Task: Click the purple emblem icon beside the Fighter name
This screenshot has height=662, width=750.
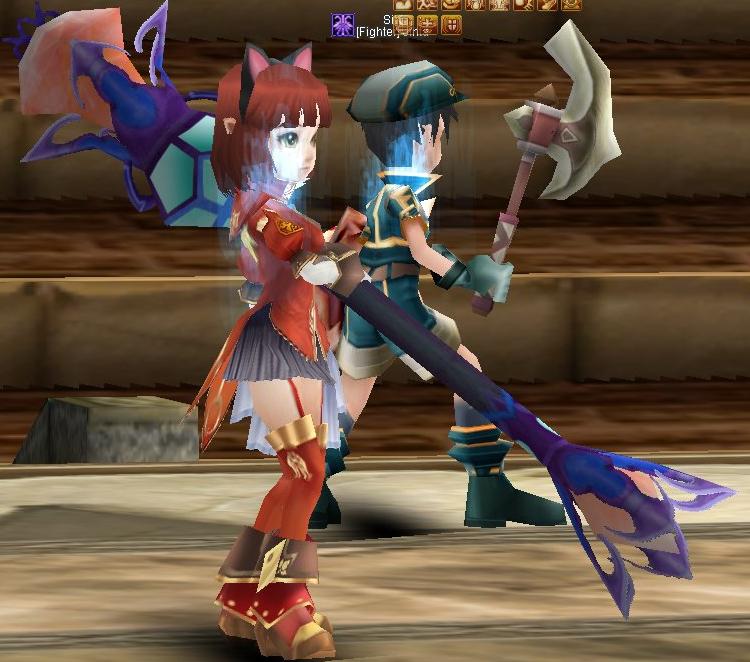Action: 343,25
